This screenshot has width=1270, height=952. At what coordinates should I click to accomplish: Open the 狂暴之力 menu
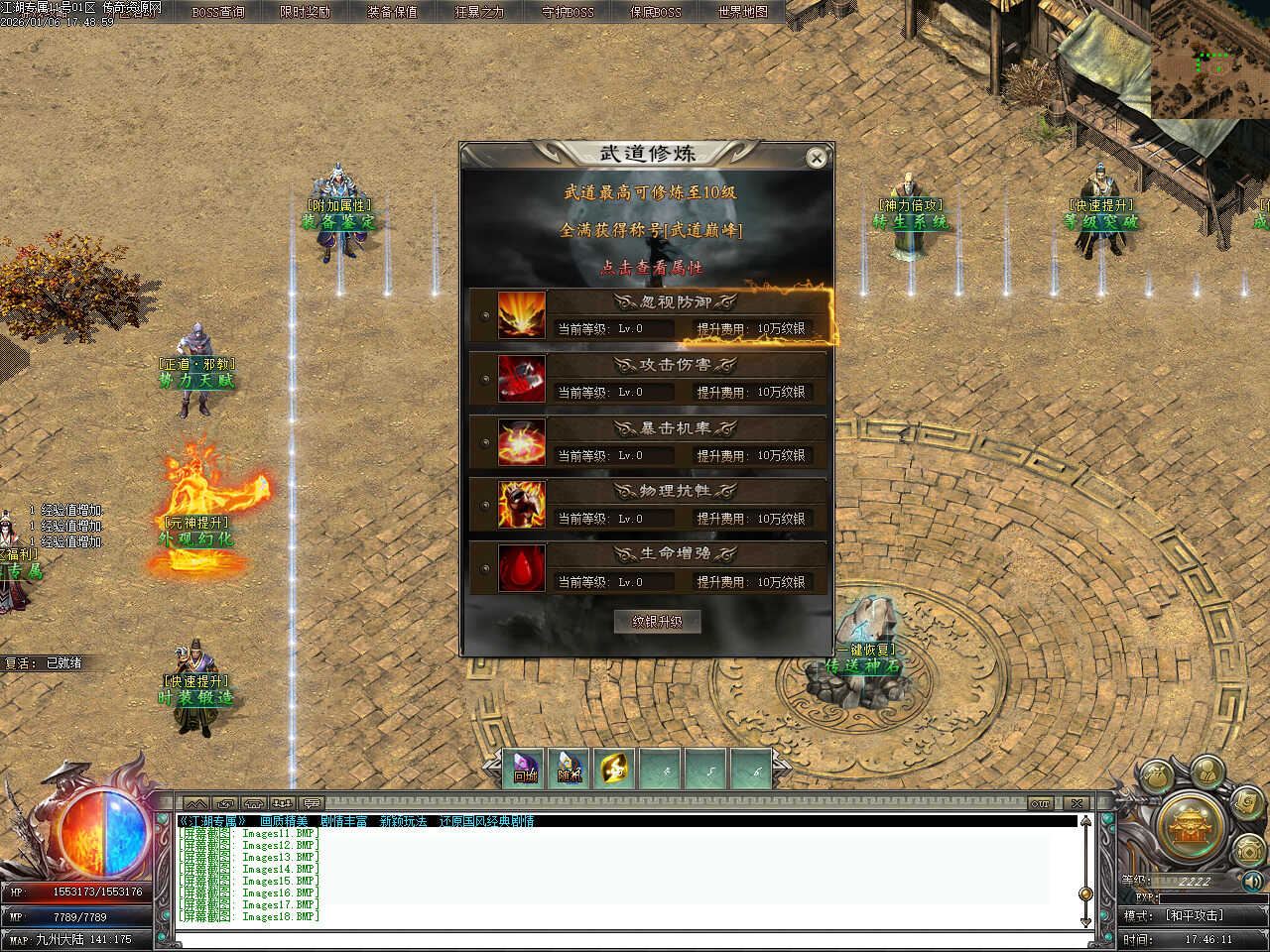479,12
